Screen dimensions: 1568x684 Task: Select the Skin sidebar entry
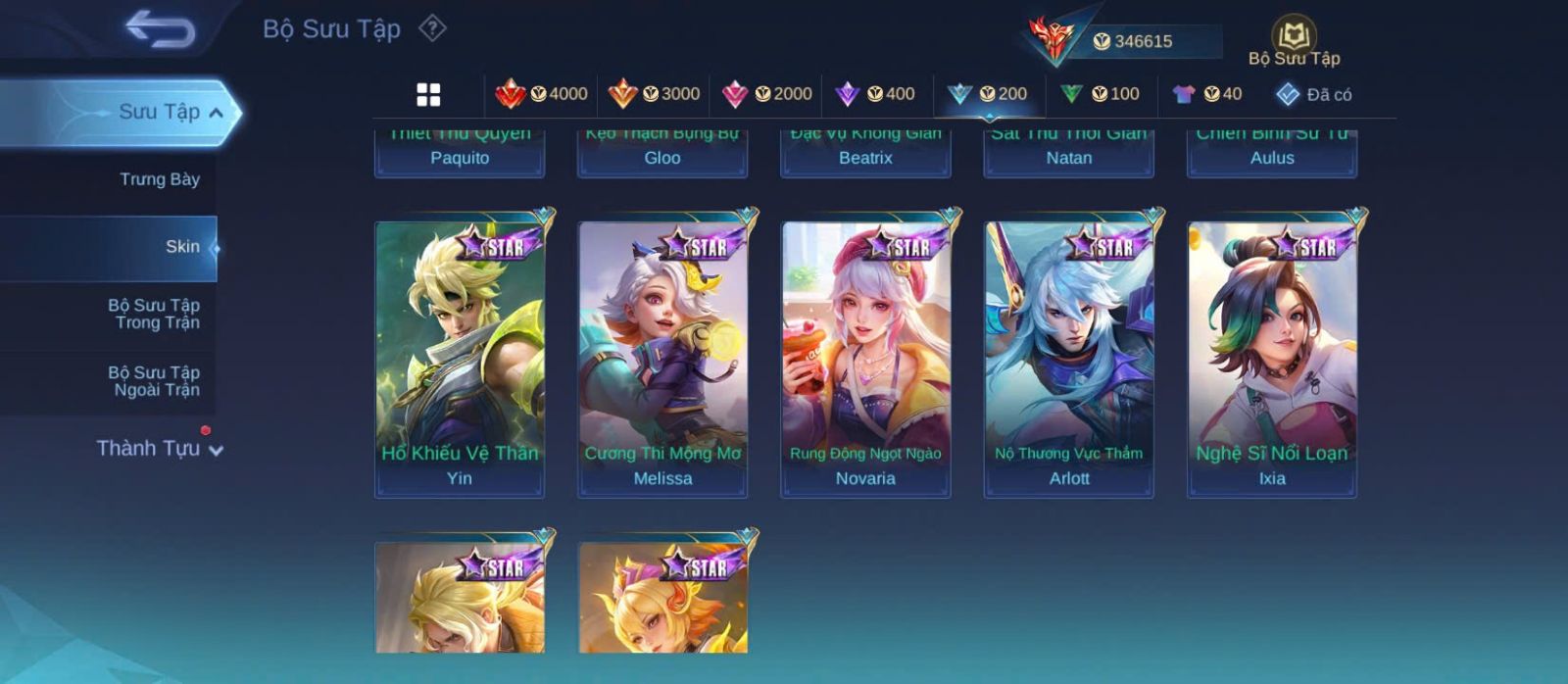tap(182, 247)
